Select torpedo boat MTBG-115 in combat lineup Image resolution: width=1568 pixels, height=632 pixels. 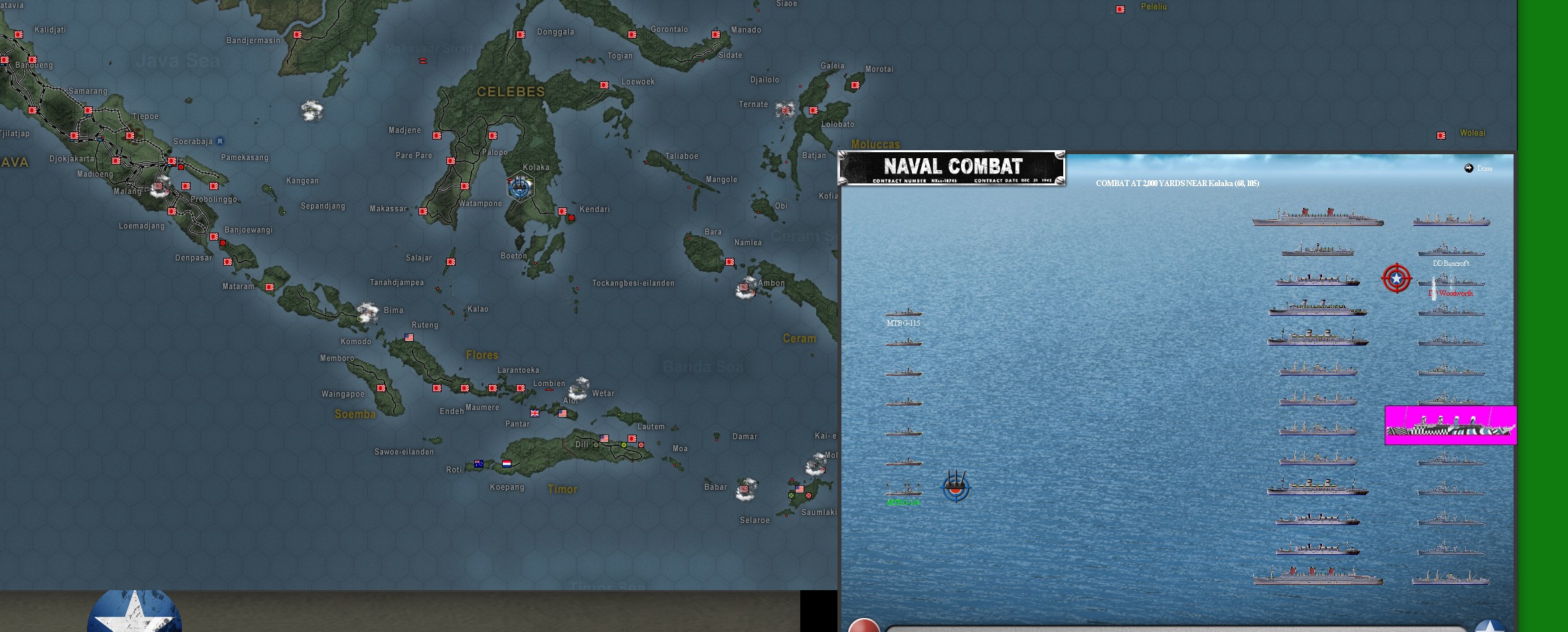pos(903,312)
